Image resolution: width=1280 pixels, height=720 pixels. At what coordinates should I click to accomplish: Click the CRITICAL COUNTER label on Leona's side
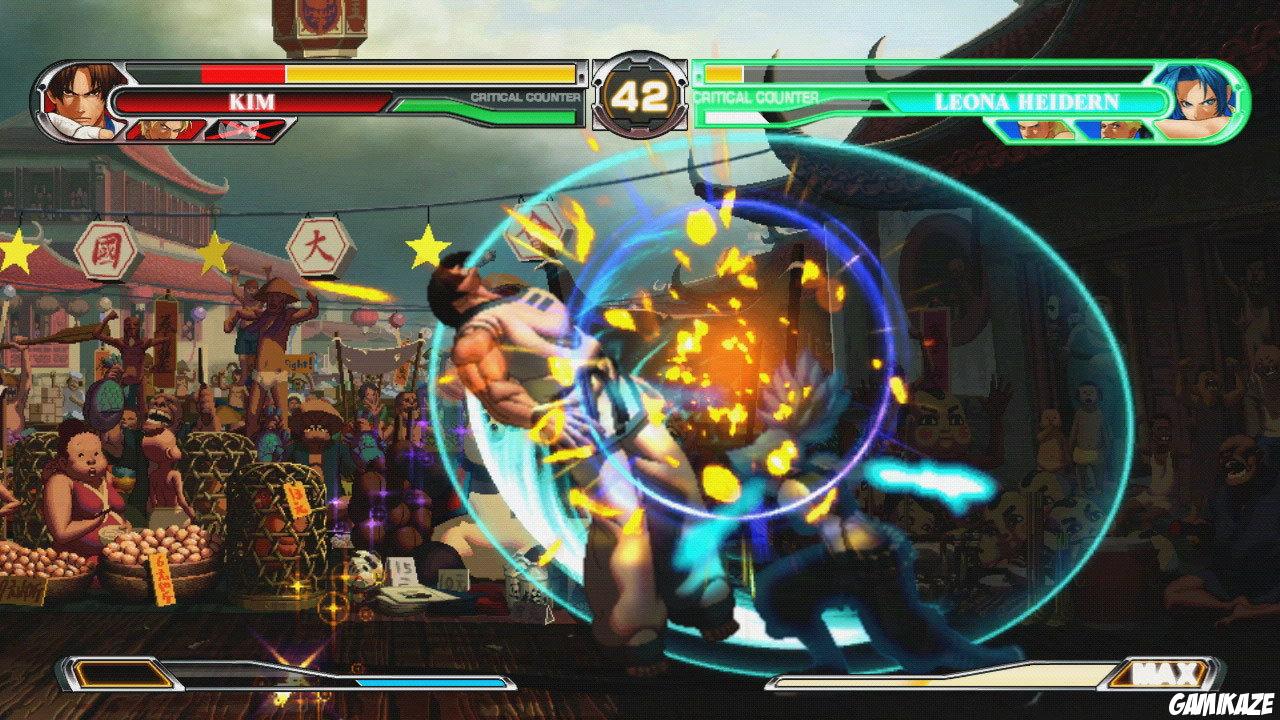click(x=757, y=98)
